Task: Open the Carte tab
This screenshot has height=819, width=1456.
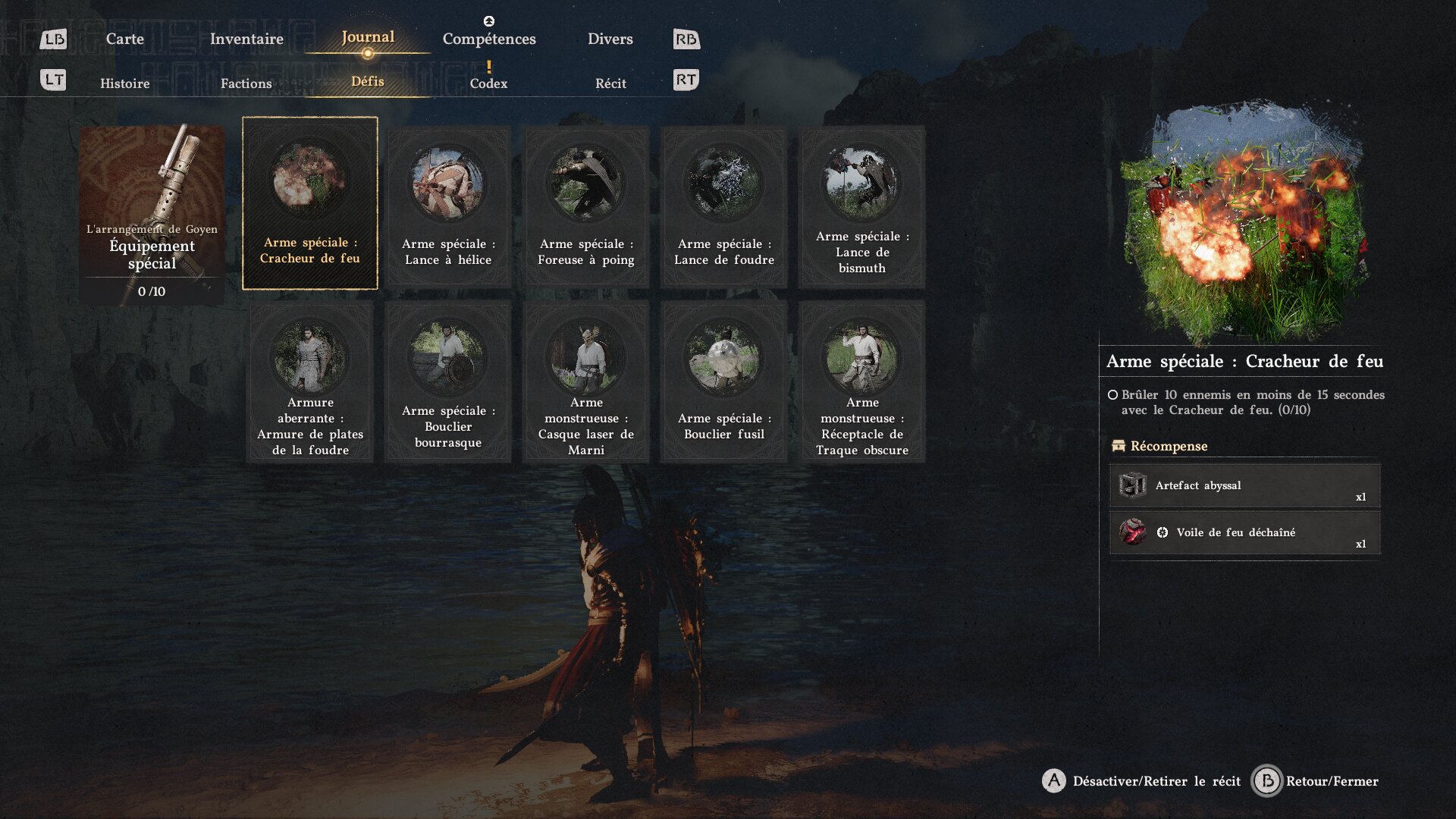Action: [124, 39]
